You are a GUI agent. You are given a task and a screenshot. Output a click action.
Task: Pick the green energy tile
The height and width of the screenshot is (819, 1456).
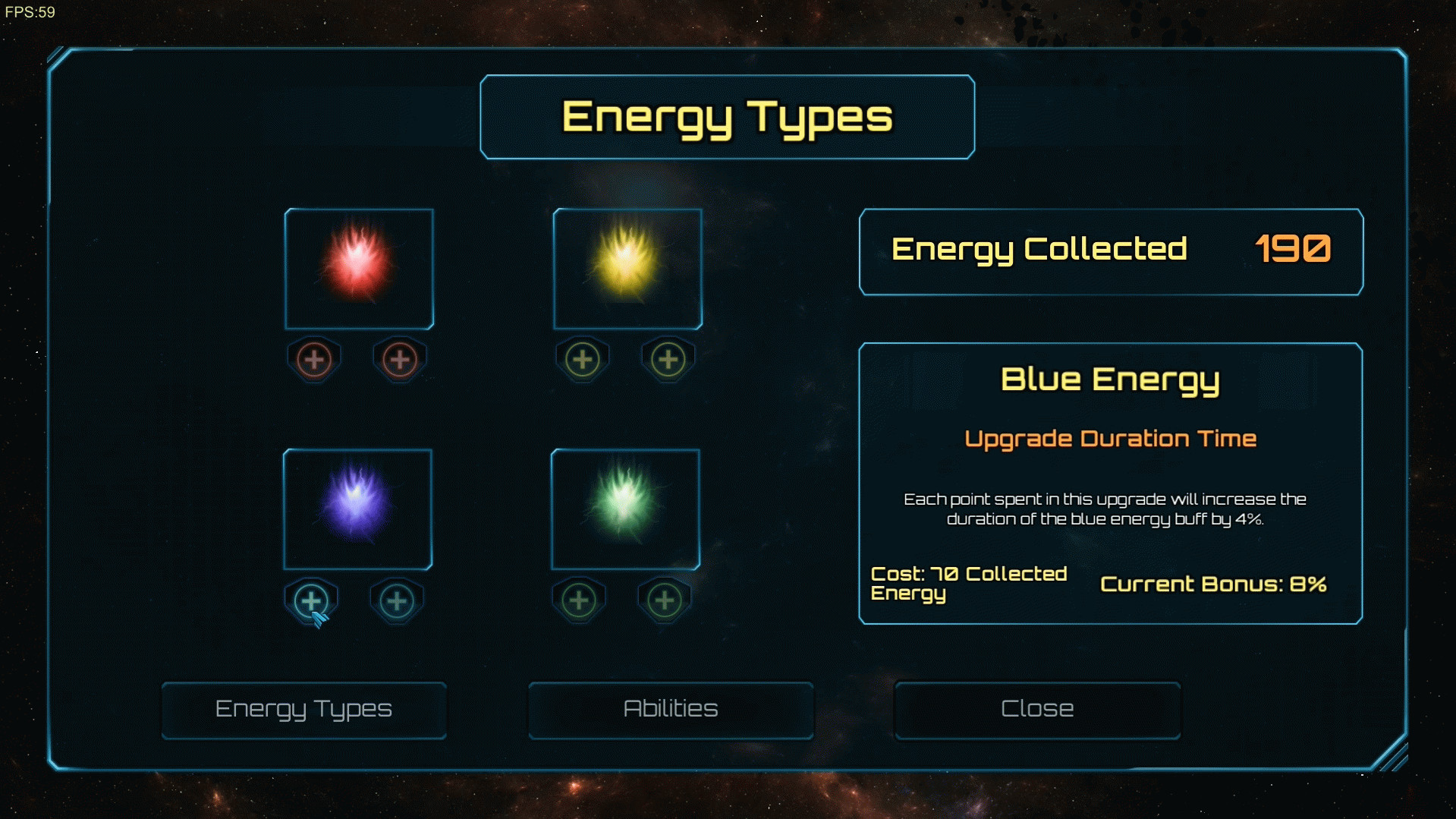[x=625, y=509]
